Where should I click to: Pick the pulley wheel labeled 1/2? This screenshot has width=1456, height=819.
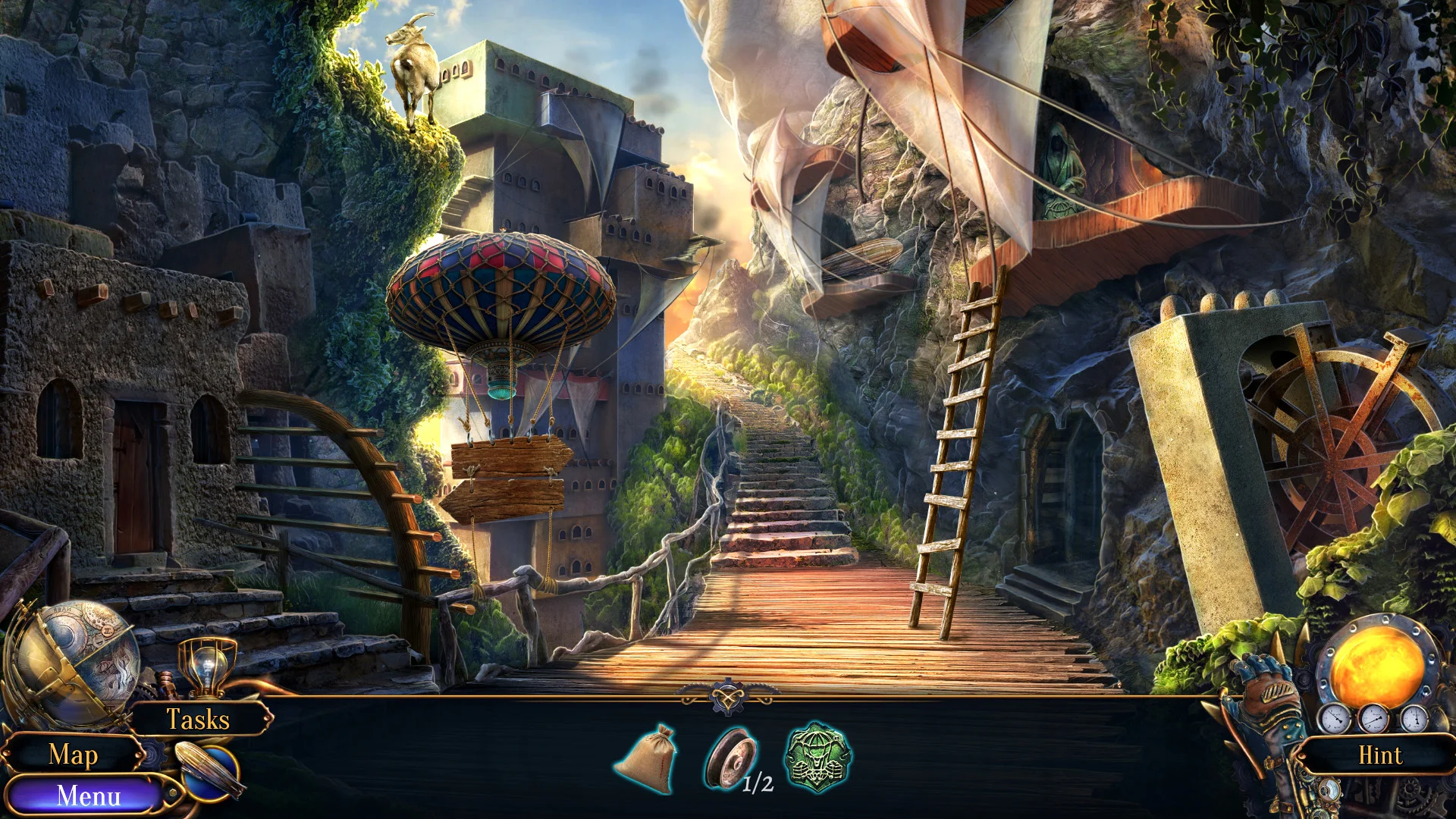pyautogui.click(x=733, y=758)
